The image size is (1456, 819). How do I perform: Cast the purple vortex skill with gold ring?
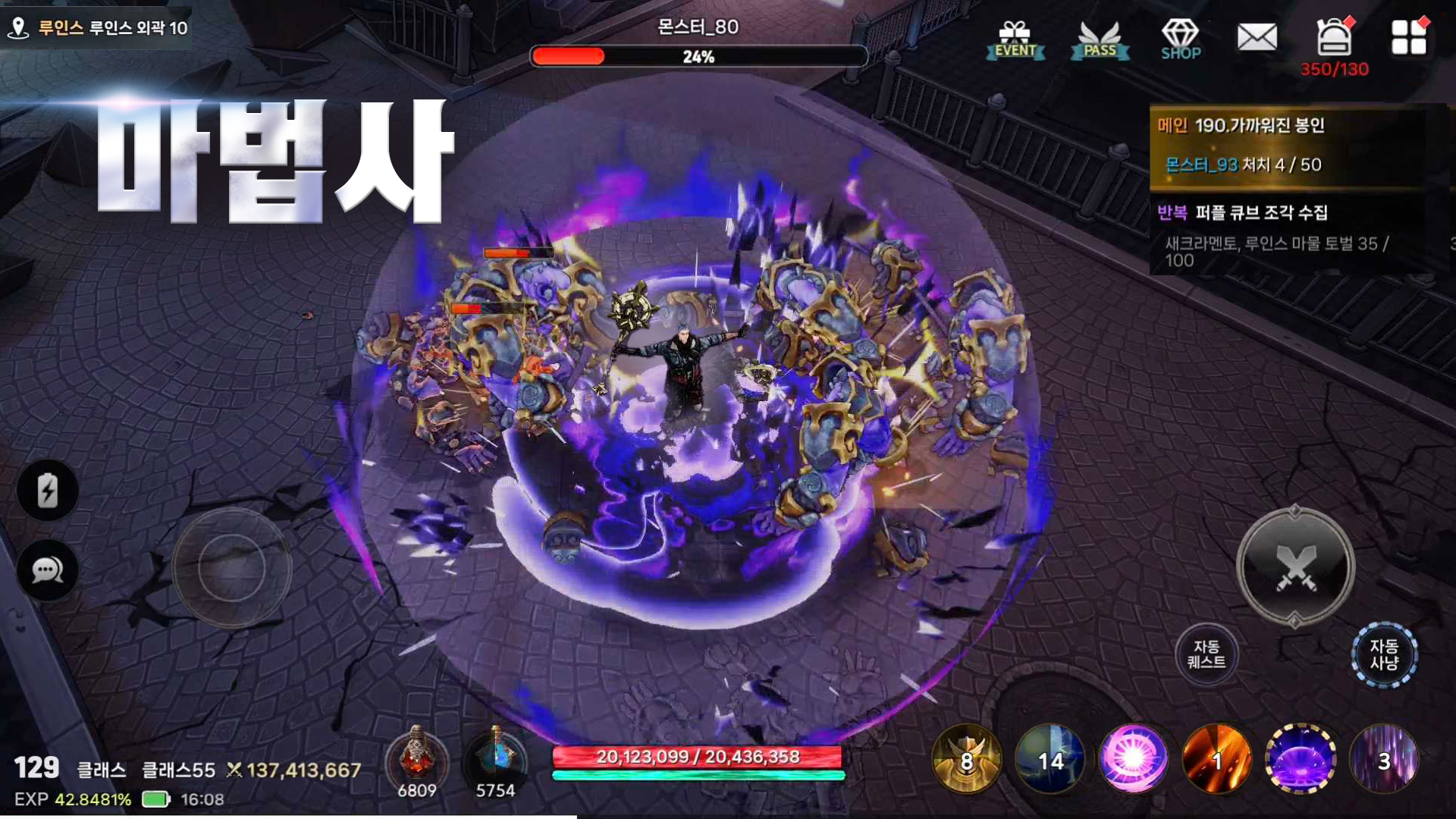[x=1300, y=759]
